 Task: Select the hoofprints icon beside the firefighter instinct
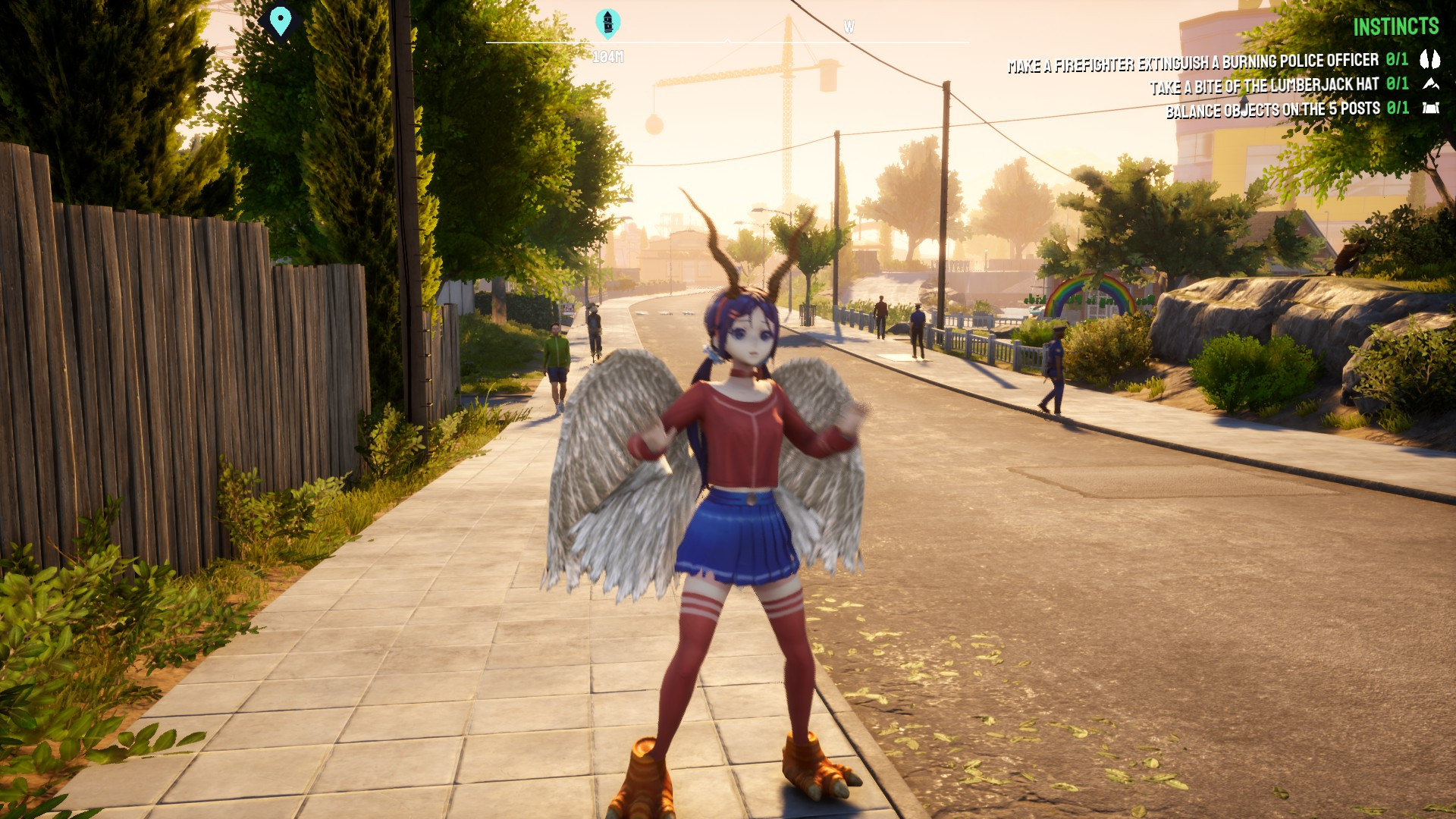coord(1429,59)
